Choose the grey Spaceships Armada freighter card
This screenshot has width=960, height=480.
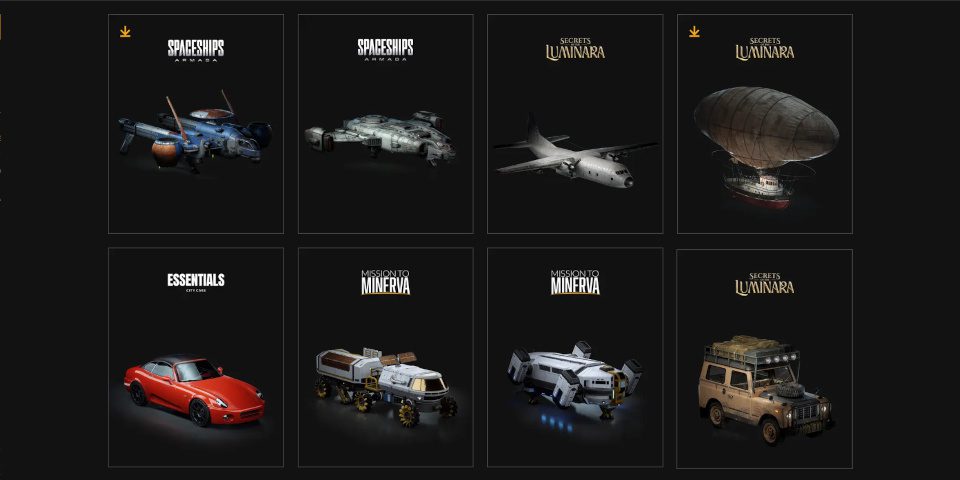click(x=385, y=125)
